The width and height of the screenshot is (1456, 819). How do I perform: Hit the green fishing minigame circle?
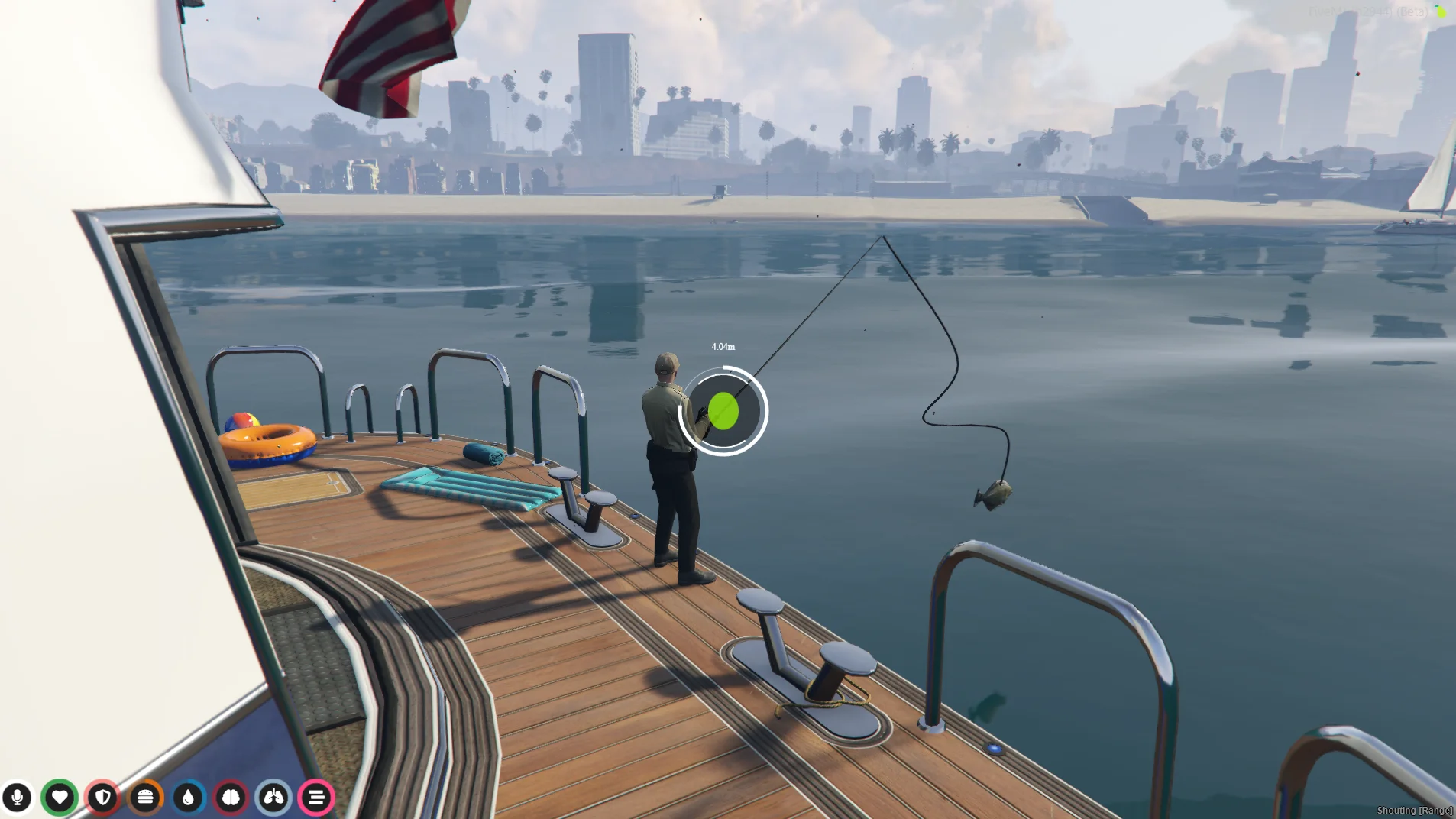pos(723,412)
